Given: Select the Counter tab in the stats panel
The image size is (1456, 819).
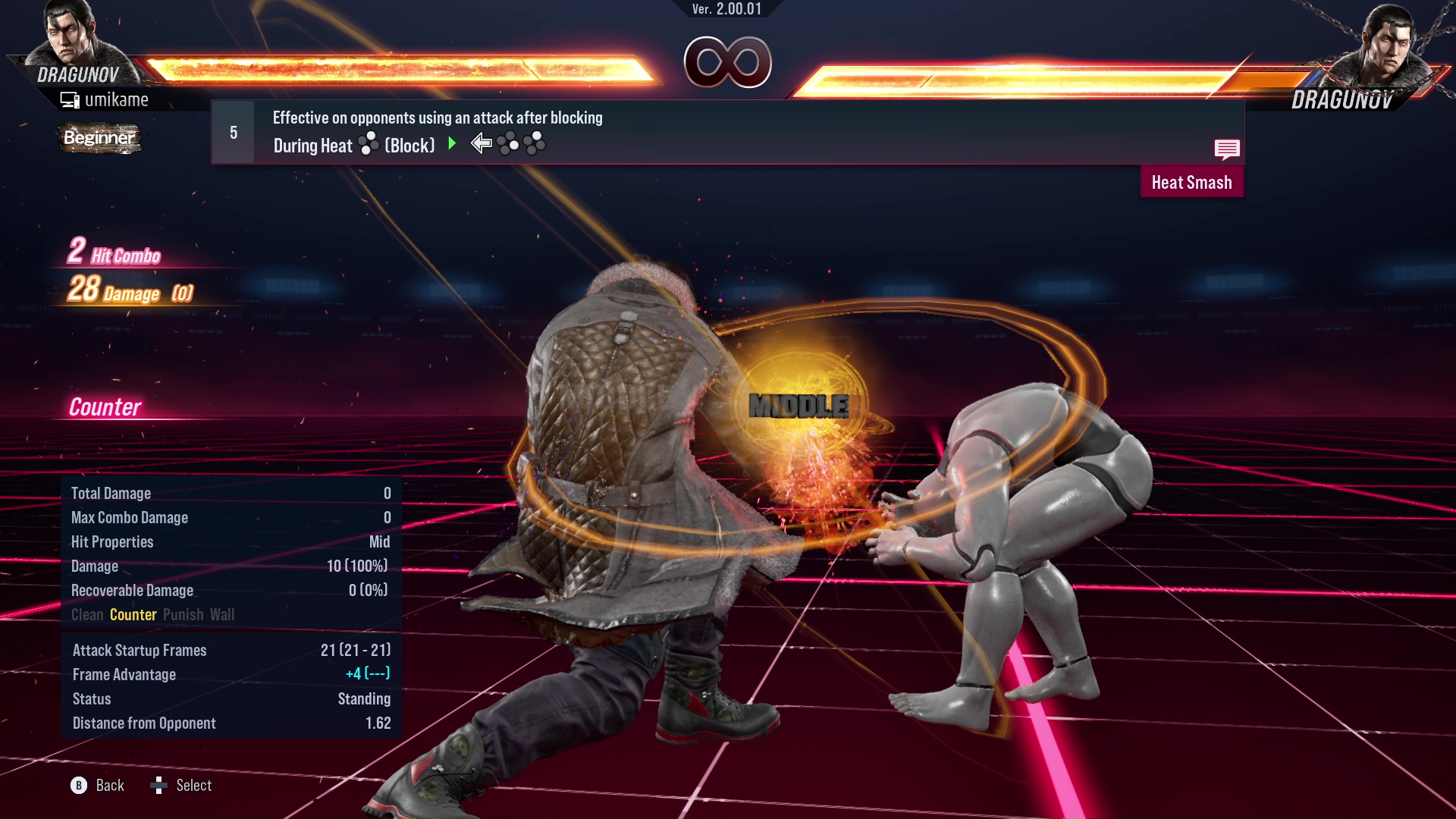Looking at the screenshot, I should (133, 615).
